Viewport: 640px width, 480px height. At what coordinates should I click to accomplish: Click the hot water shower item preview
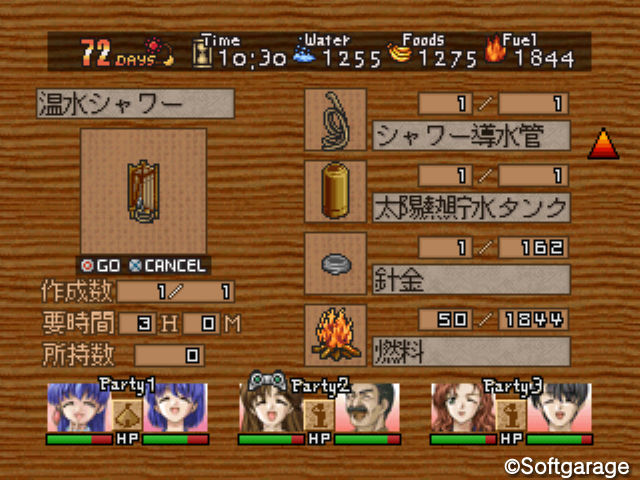click(143, 191)
